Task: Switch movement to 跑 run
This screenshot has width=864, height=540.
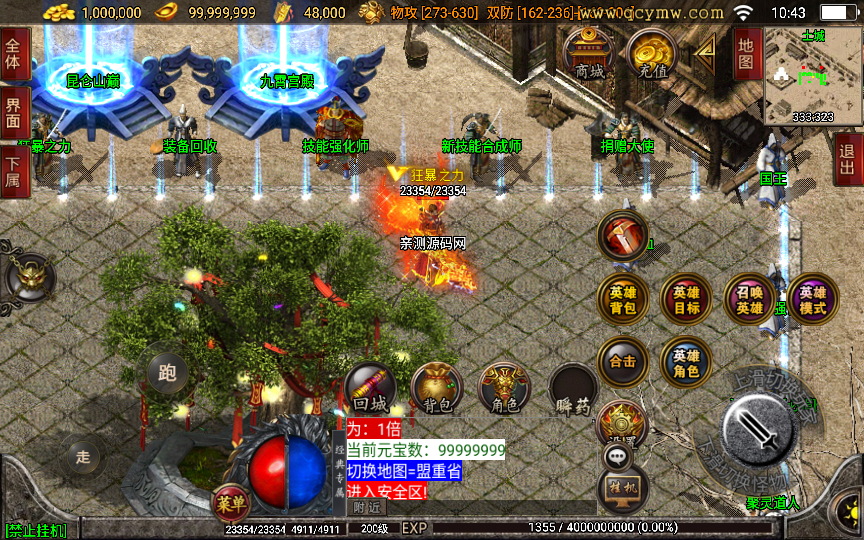Action: 167,372
